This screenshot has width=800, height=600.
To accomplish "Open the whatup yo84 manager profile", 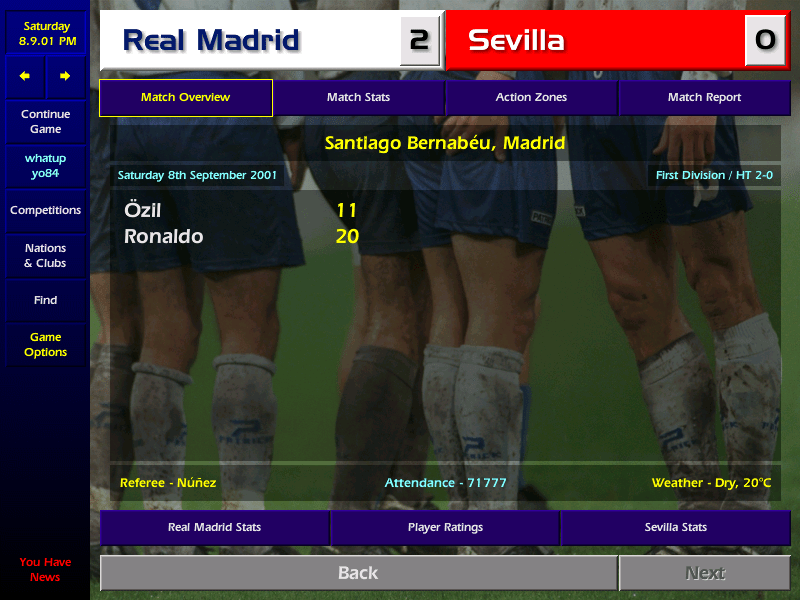I will point(45,166).
